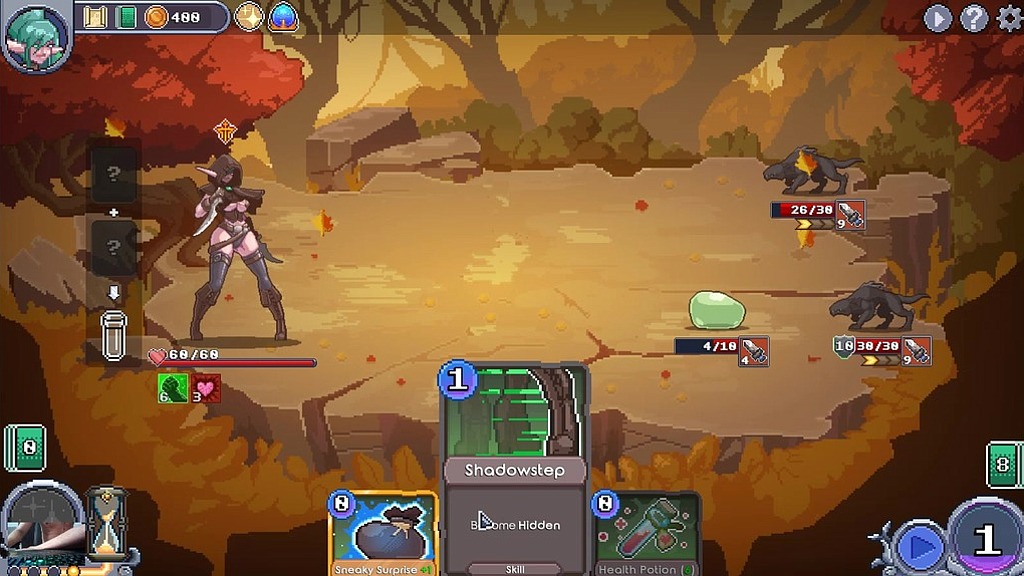View the green deck book icon

point(126,17)
